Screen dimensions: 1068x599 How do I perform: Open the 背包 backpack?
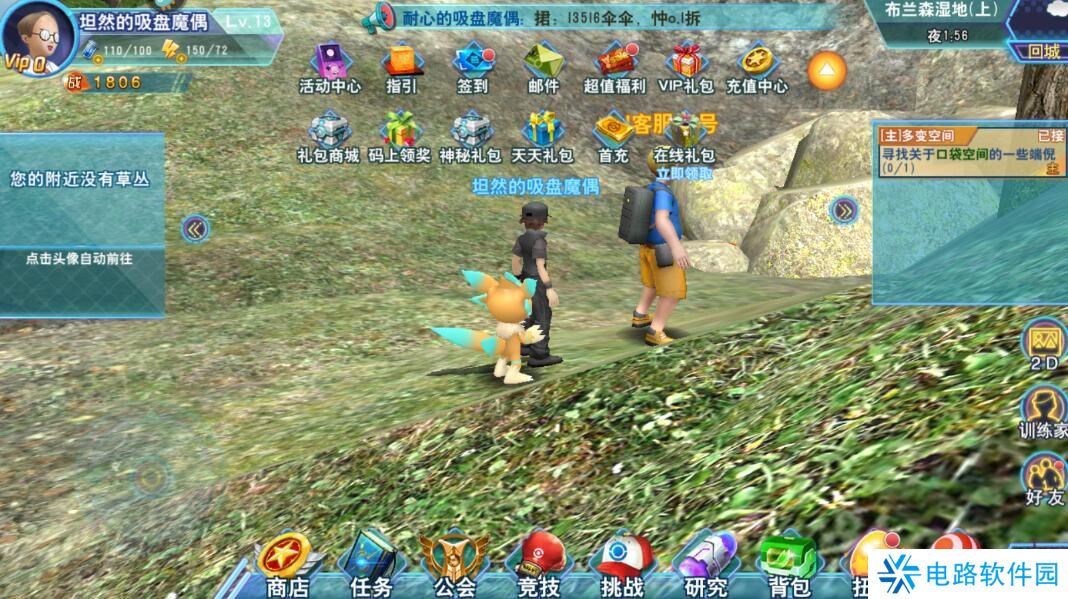(788, 568)
